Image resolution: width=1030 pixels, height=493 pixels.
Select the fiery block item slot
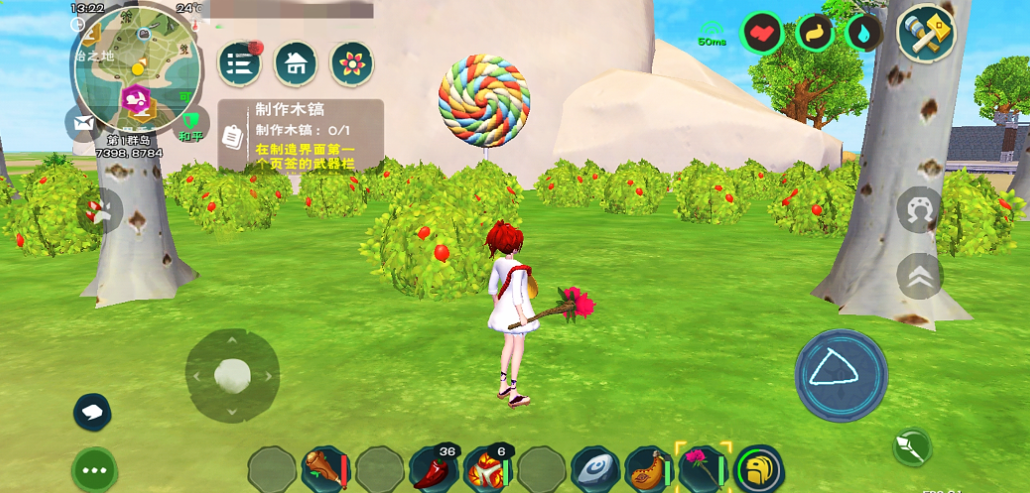[x=488, y=469]
